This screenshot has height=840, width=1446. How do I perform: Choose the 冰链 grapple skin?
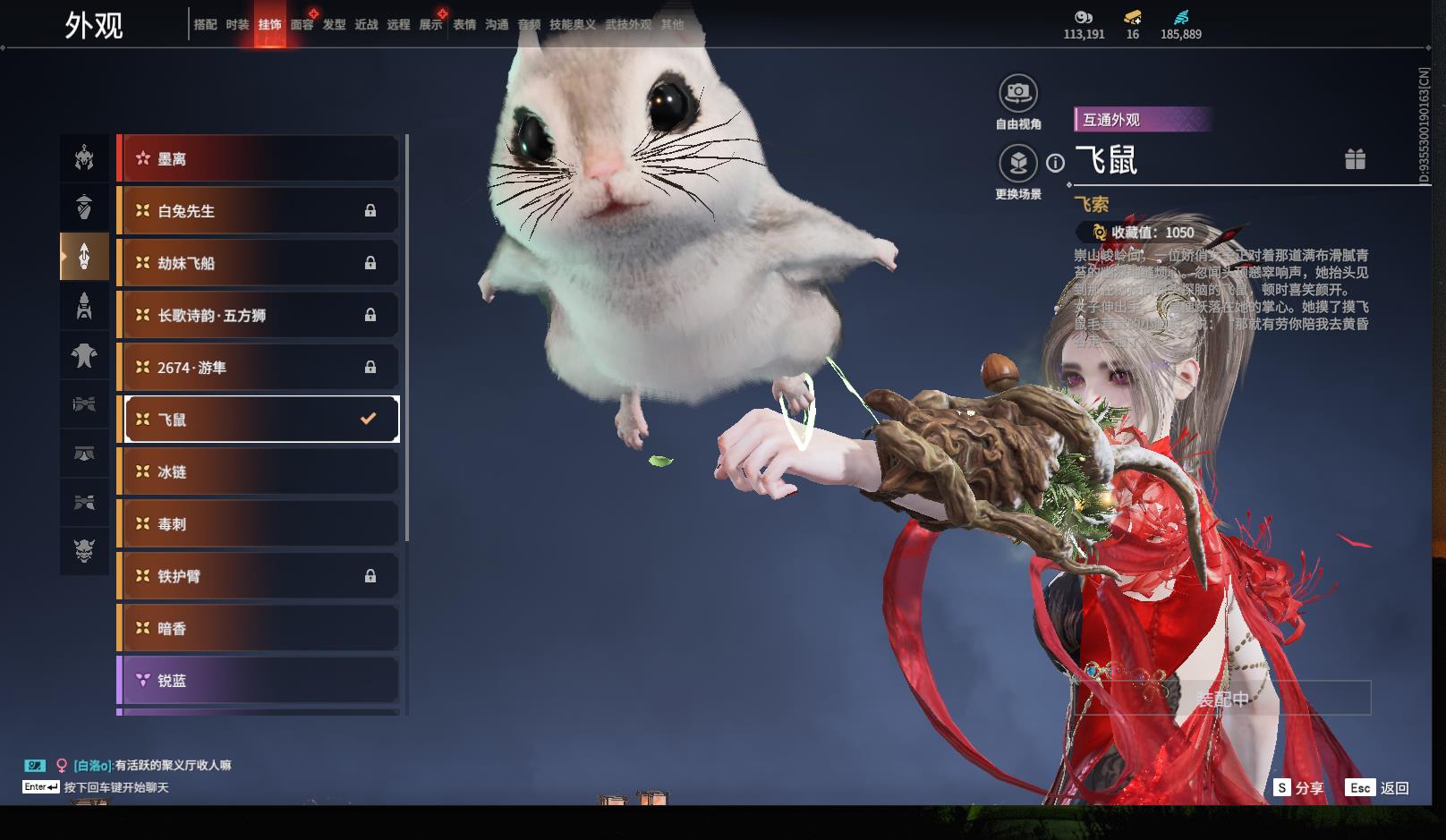(259, 471)
